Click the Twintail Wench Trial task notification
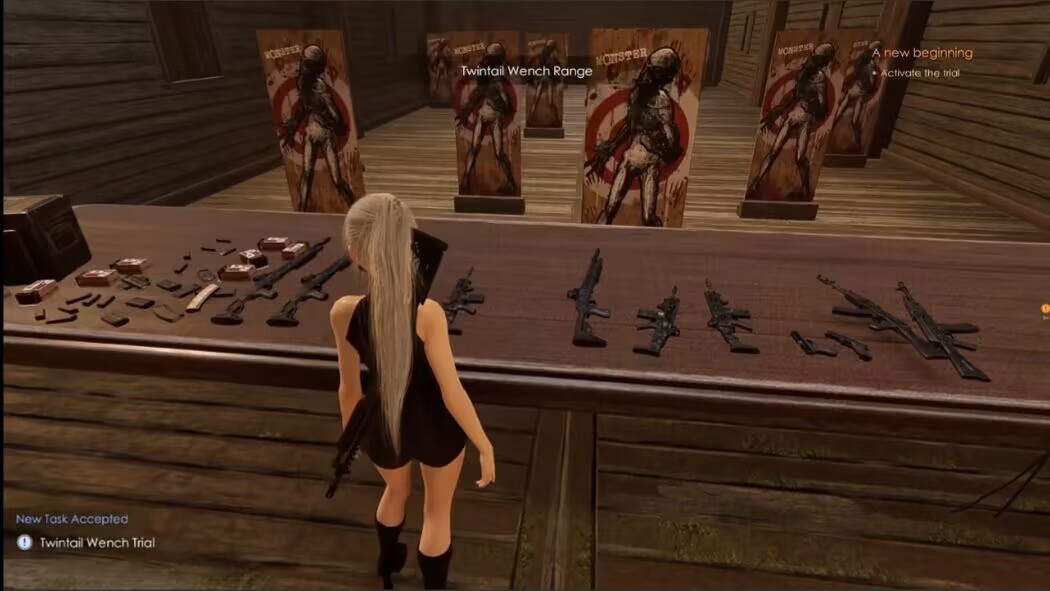The height and width of the screenshot is (591, 1050). point(97,543)
